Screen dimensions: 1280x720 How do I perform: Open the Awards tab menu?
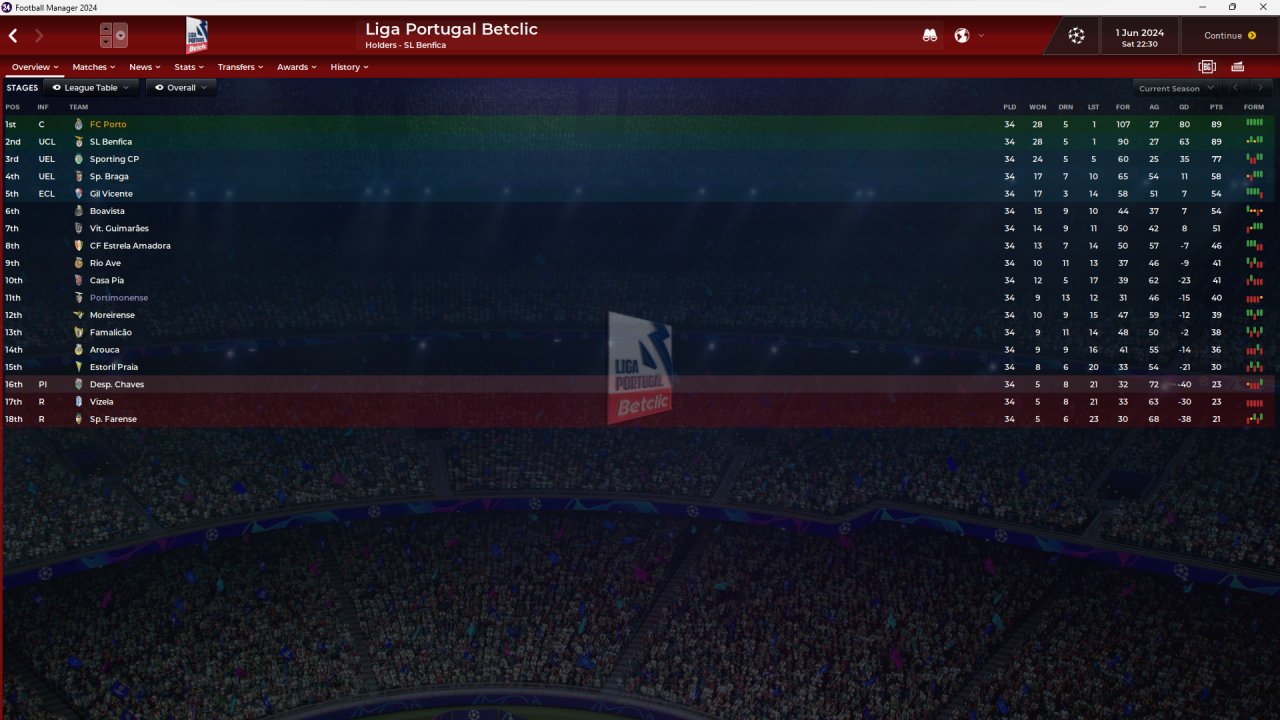(296, 67)
